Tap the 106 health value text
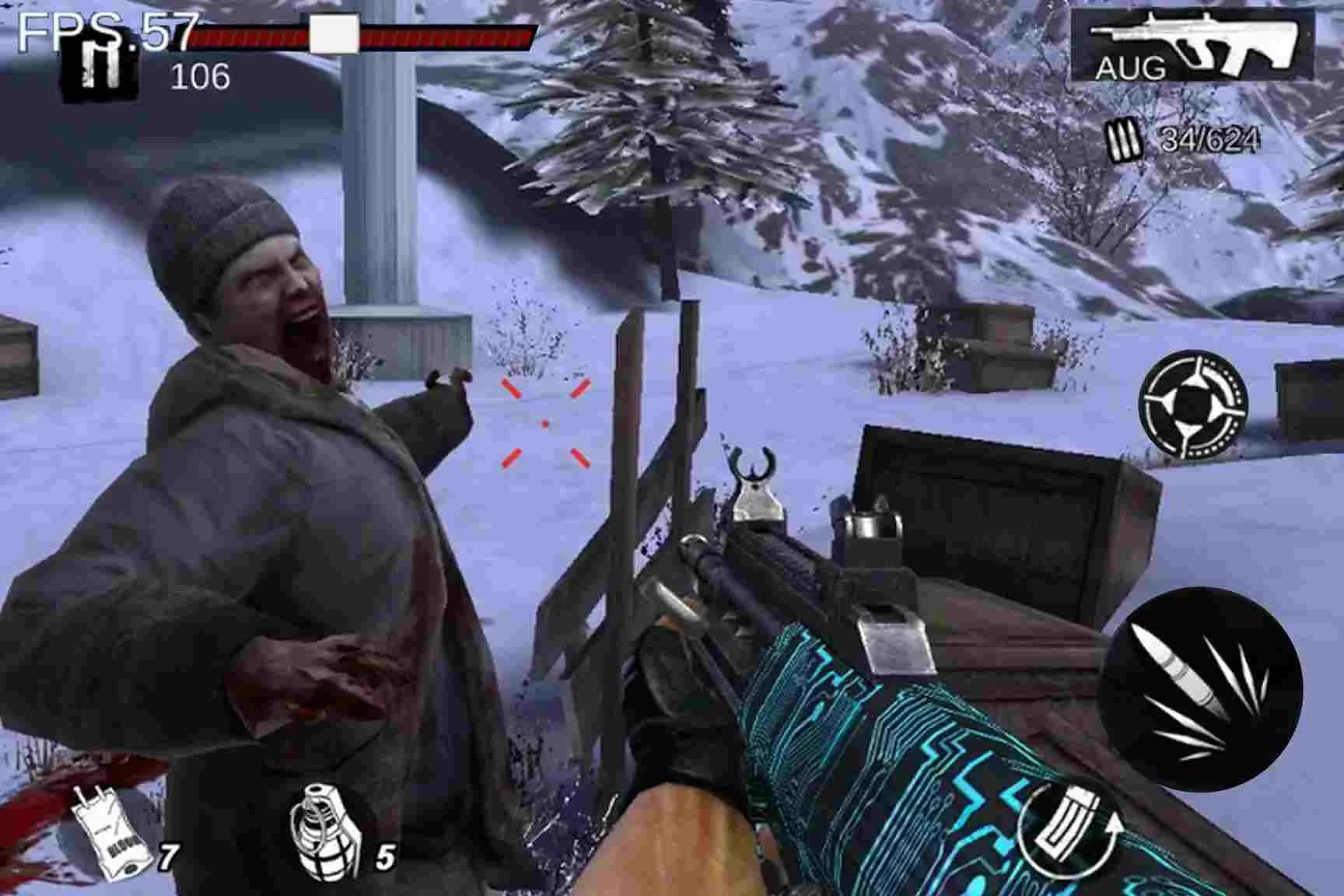This screenshot has width=1344, height=896. 201,78
